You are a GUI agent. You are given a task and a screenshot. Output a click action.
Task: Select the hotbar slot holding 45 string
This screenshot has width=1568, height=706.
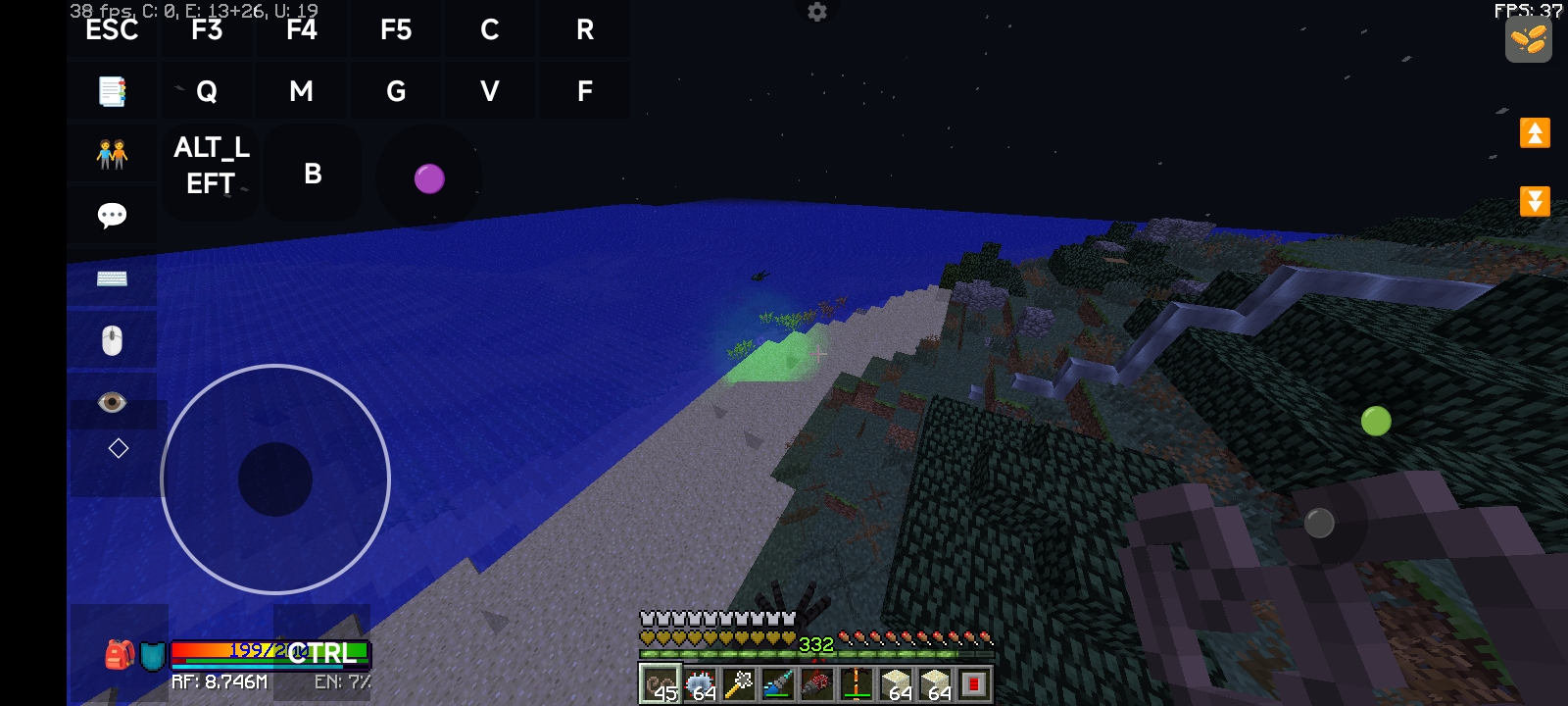click(x=660, y=683)
